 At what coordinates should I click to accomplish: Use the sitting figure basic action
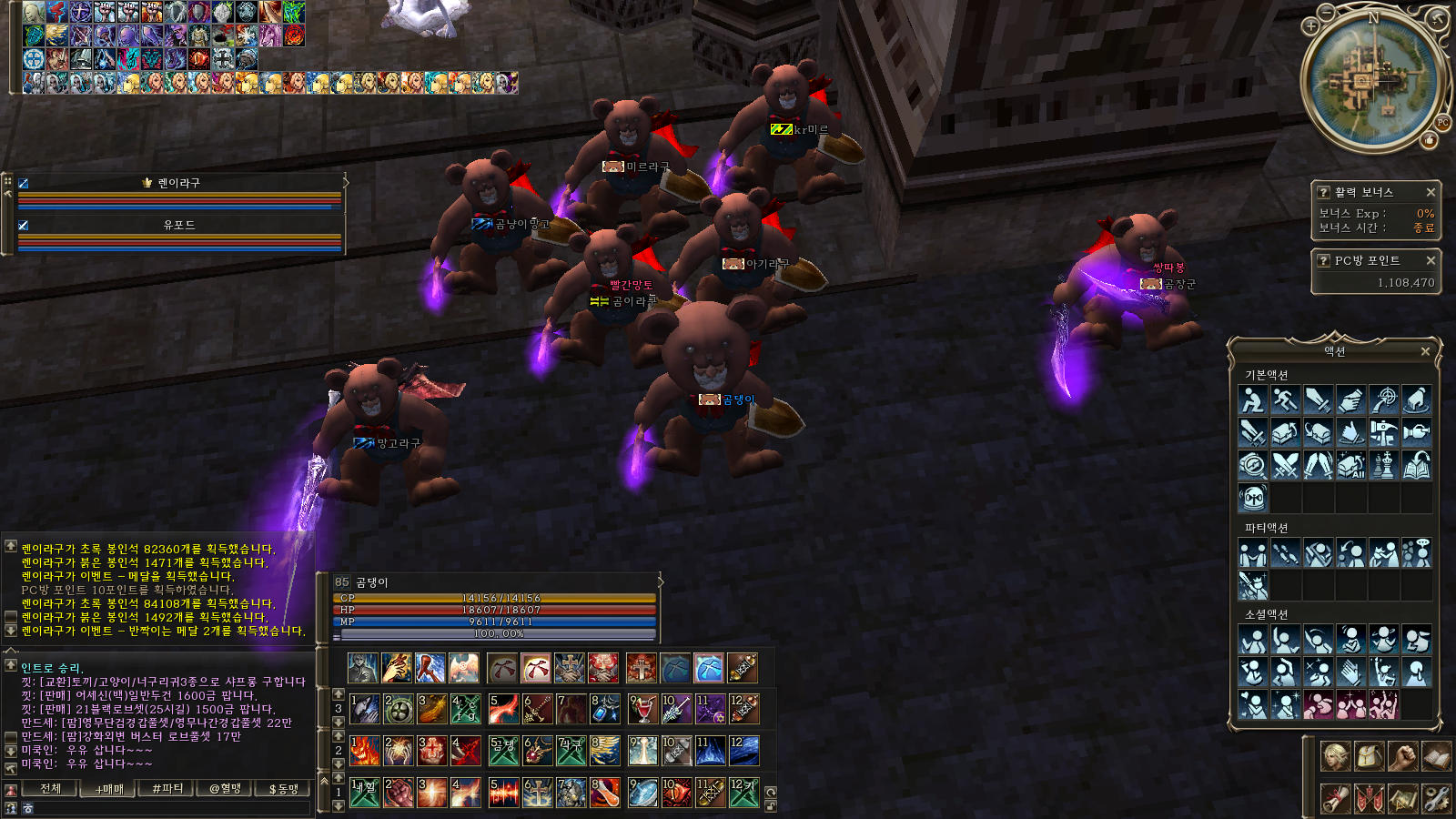click(x=1253, y=399)
